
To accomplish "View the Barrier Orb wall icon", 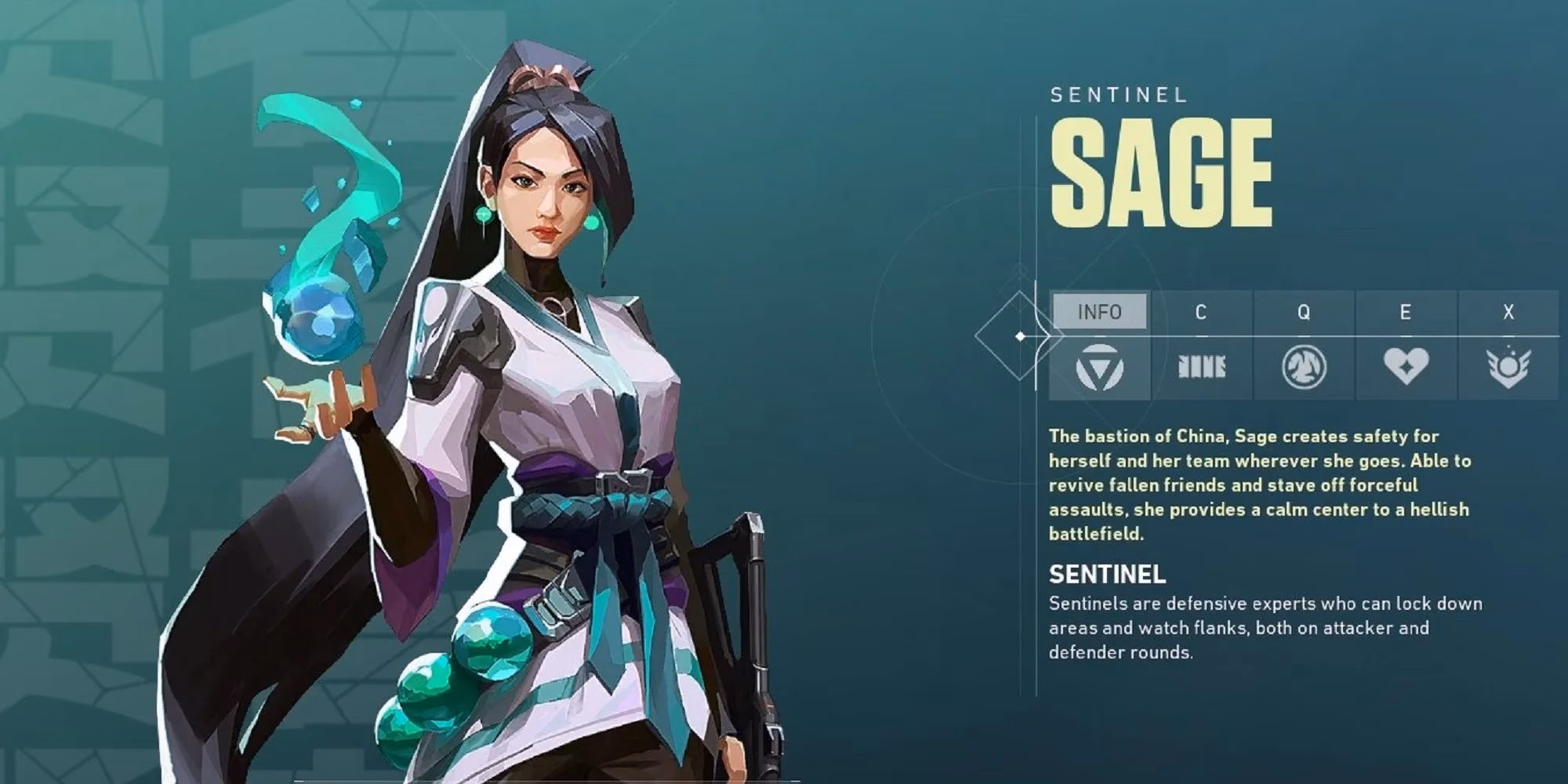I will [x=1201, y=367].
